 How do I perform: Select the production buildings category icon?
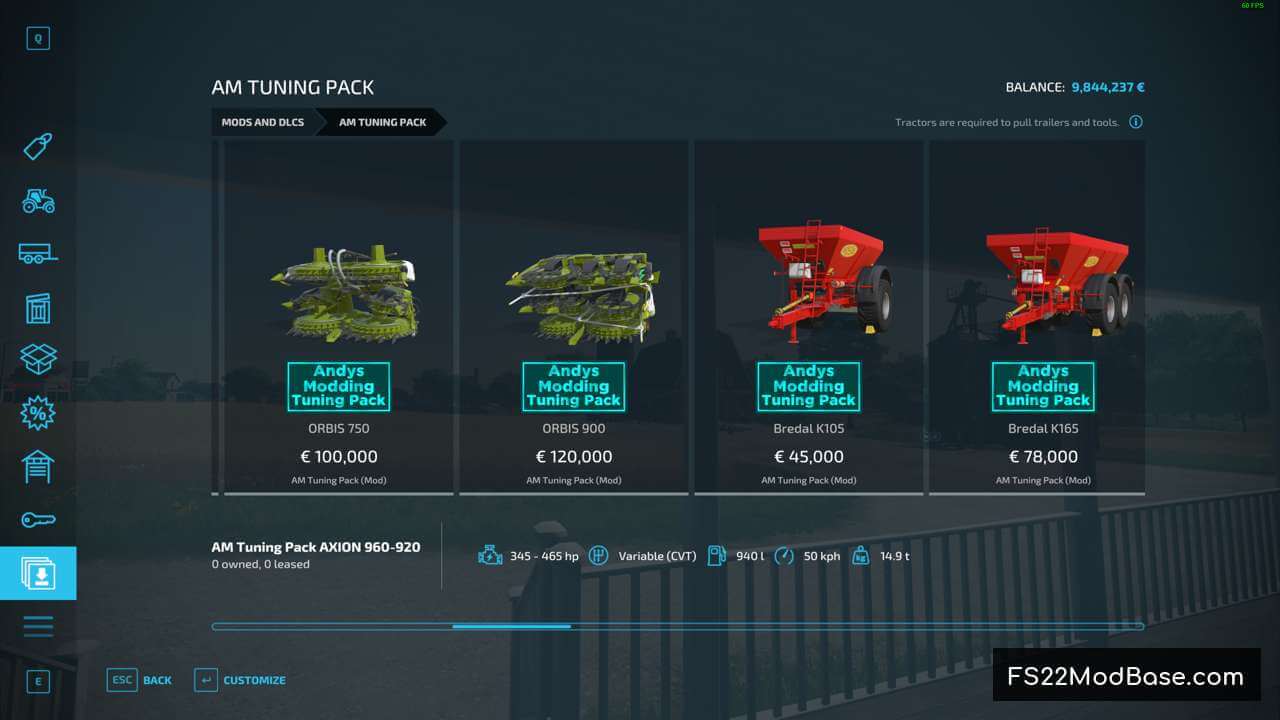point(38,308)
